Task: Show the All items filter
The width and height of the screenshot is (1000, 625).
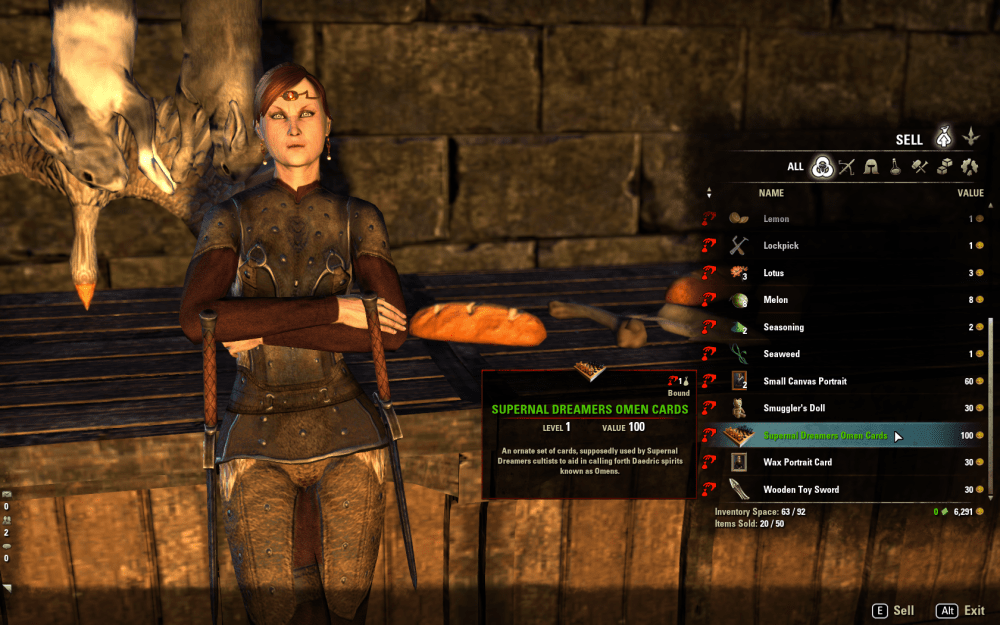Action: (x=823, y=167)
